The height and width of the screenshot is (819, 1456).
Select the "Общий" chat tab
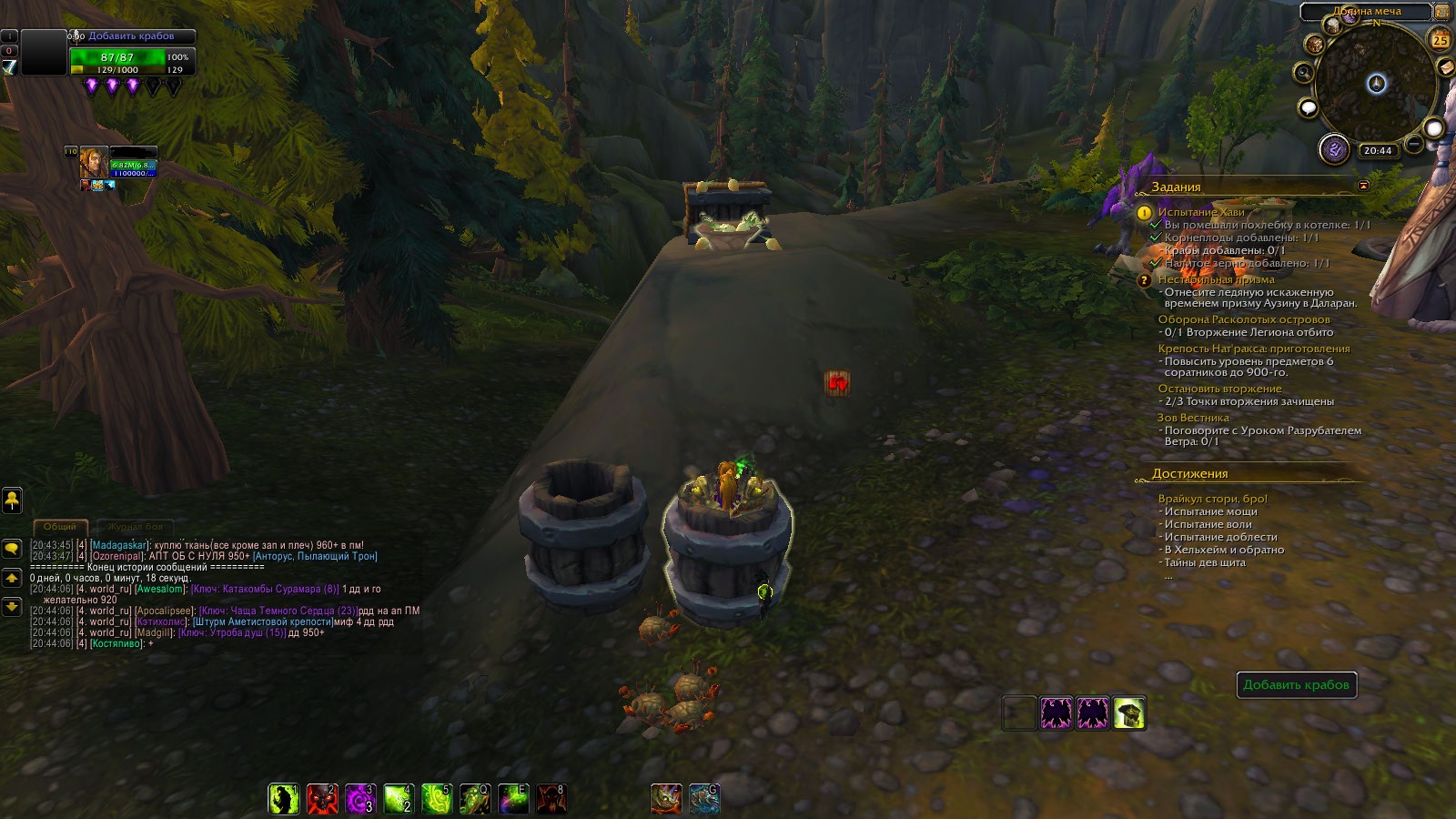60,527
